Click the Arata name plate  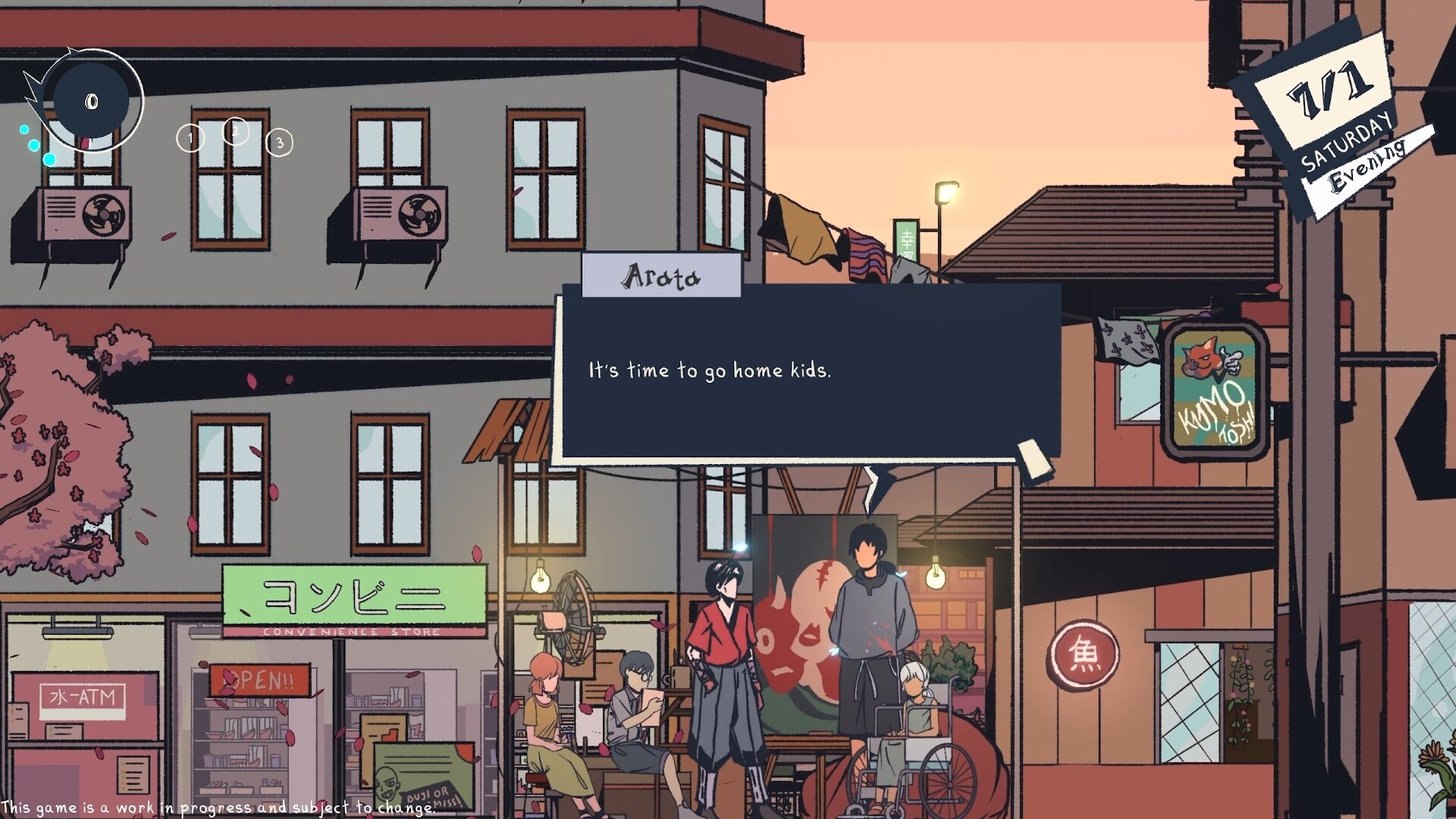pos(661,275)
